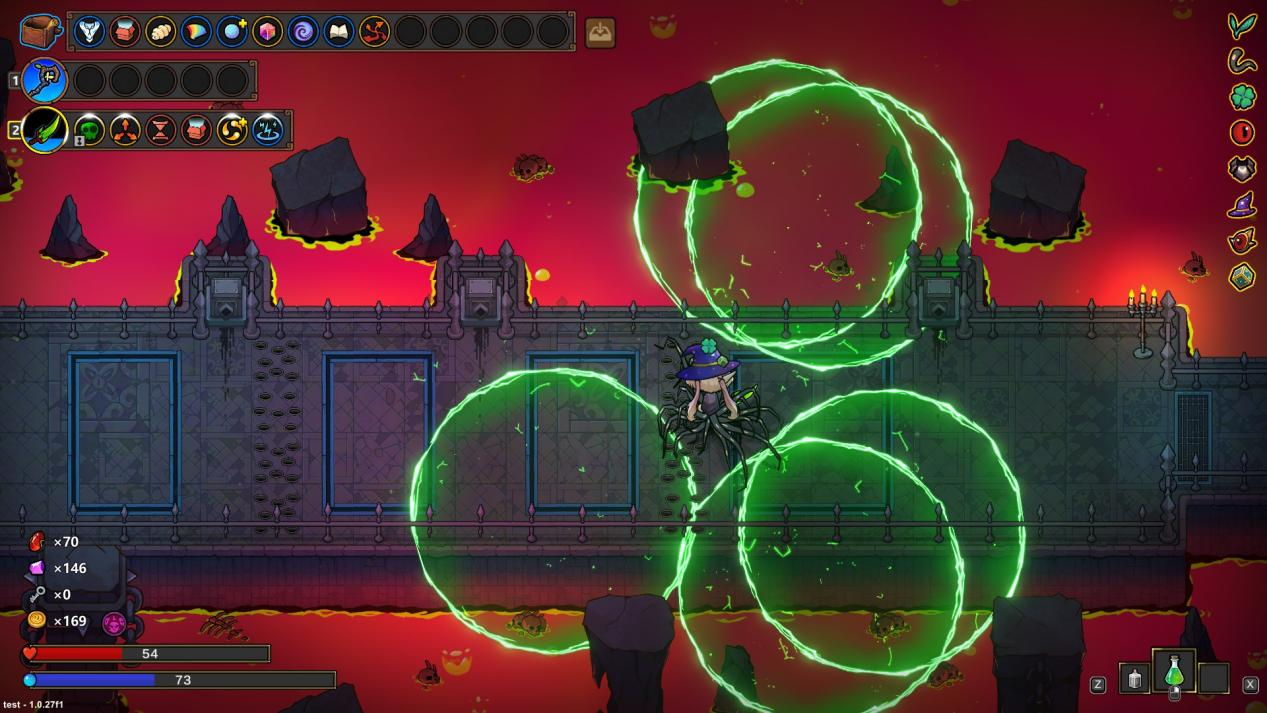Activate the blue lightning circle spell

click(268, 130)
